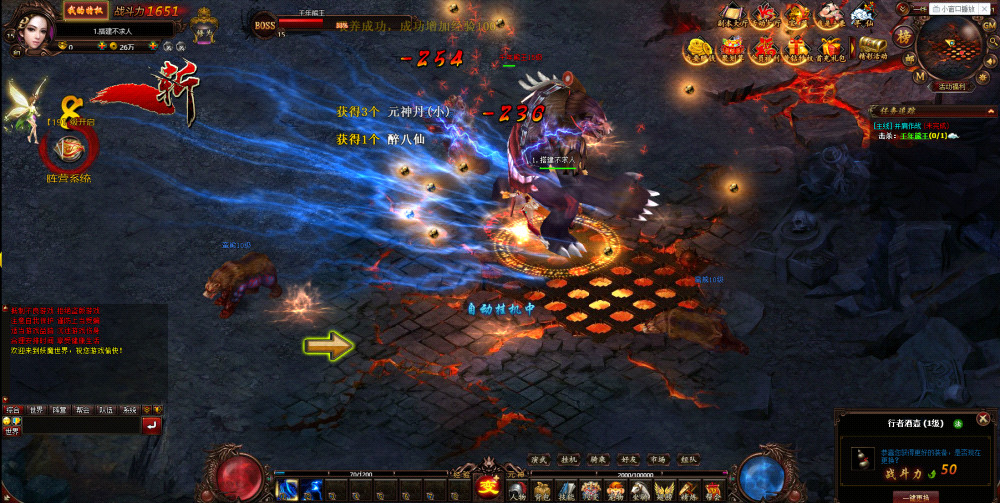1000x503 pixels.
Task: Open the 榜 ranking button by the minimap
Action: pyautogui.click(x=904, y=37)
